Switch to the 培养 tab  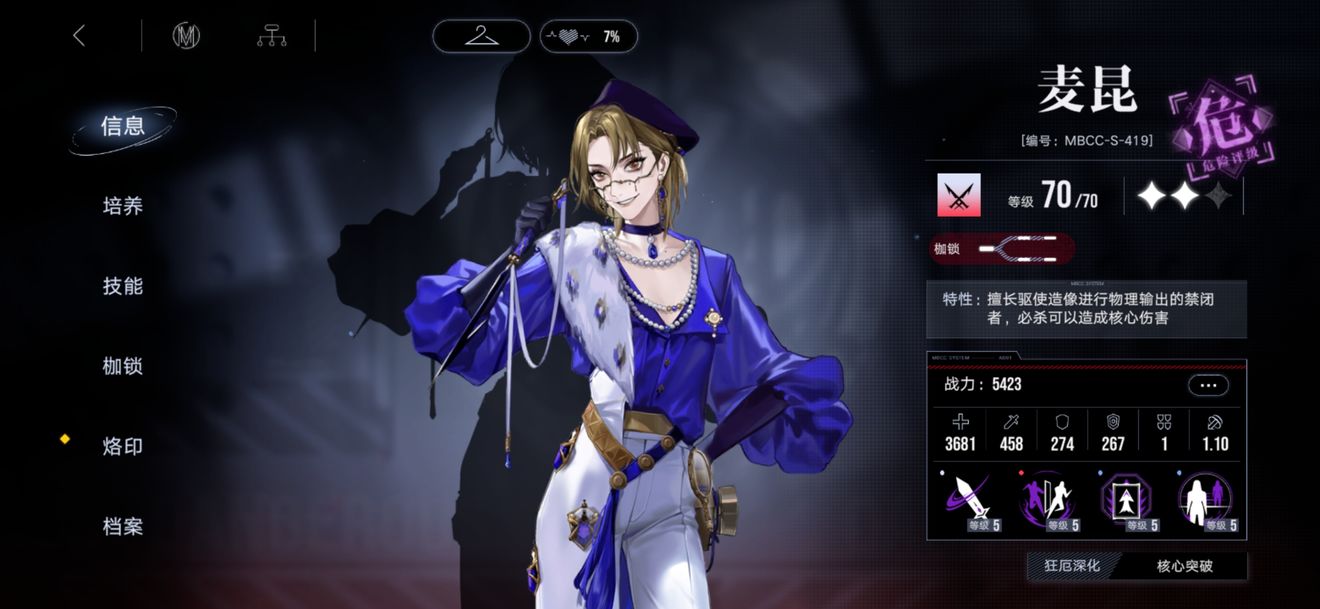pyautogui.click(x=123, y=206)
